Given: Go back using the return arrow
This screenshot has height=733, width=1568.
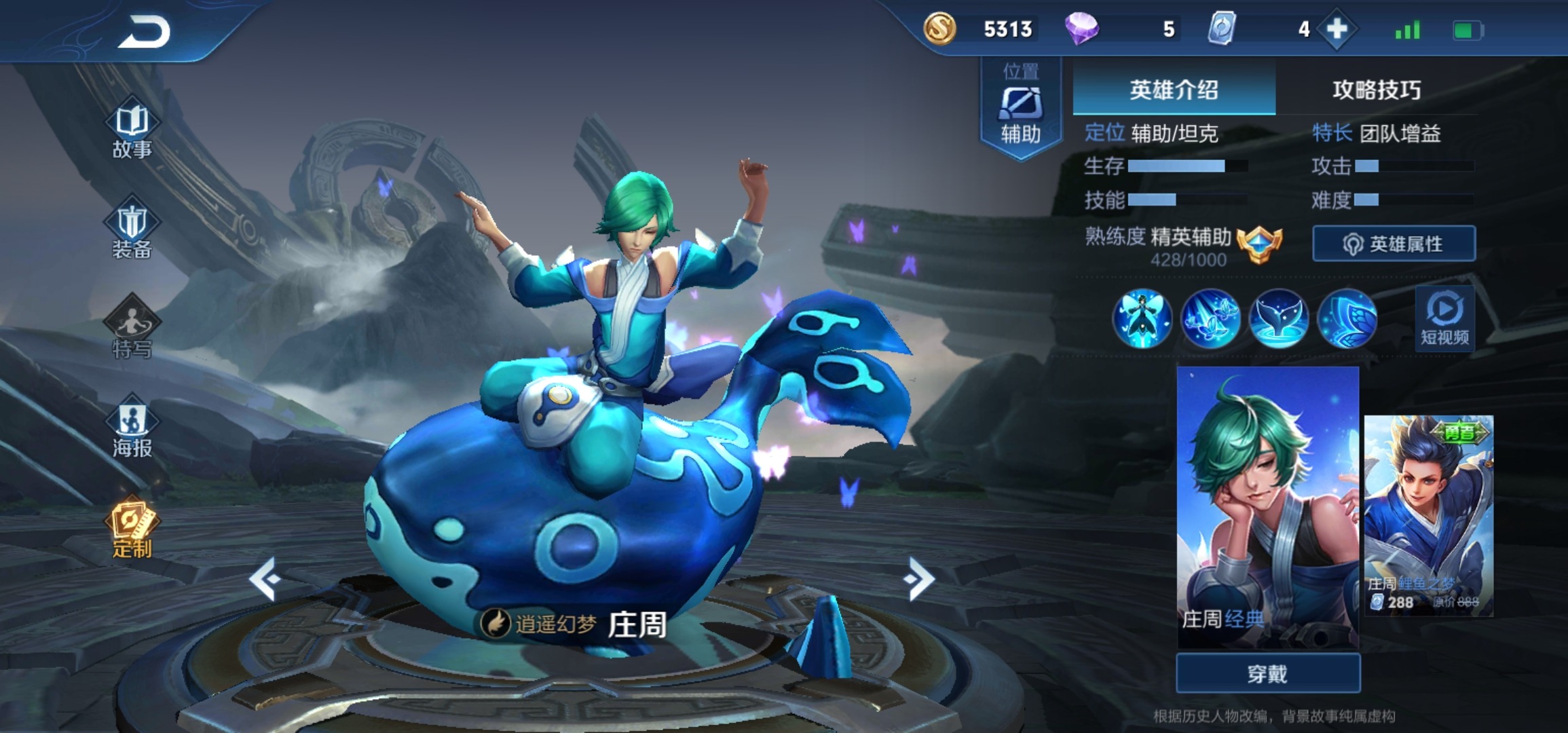Looking at the screenshot, I should (143, 31).
